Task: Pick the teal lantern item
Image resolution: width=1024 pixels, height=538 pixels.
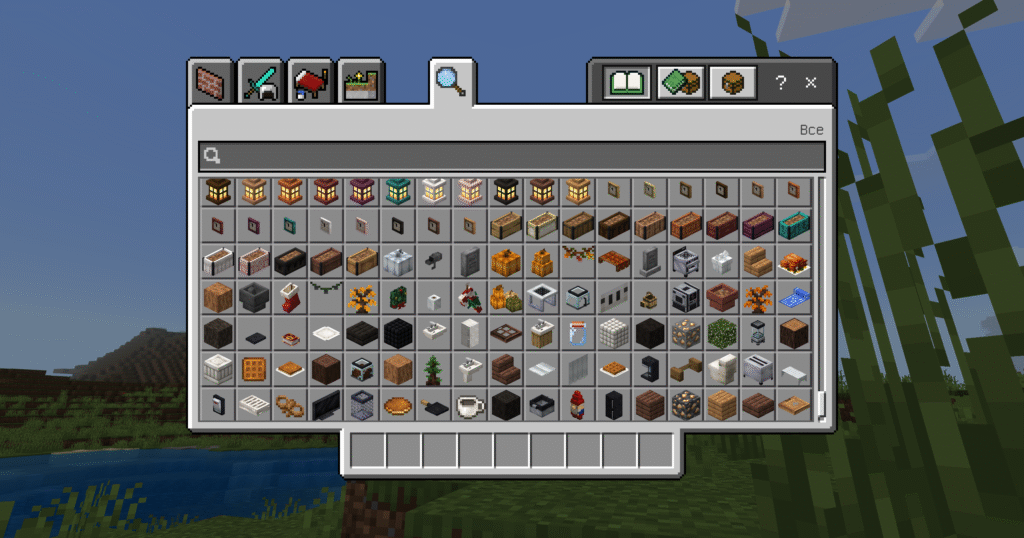Action: click(x=397, y=189)
